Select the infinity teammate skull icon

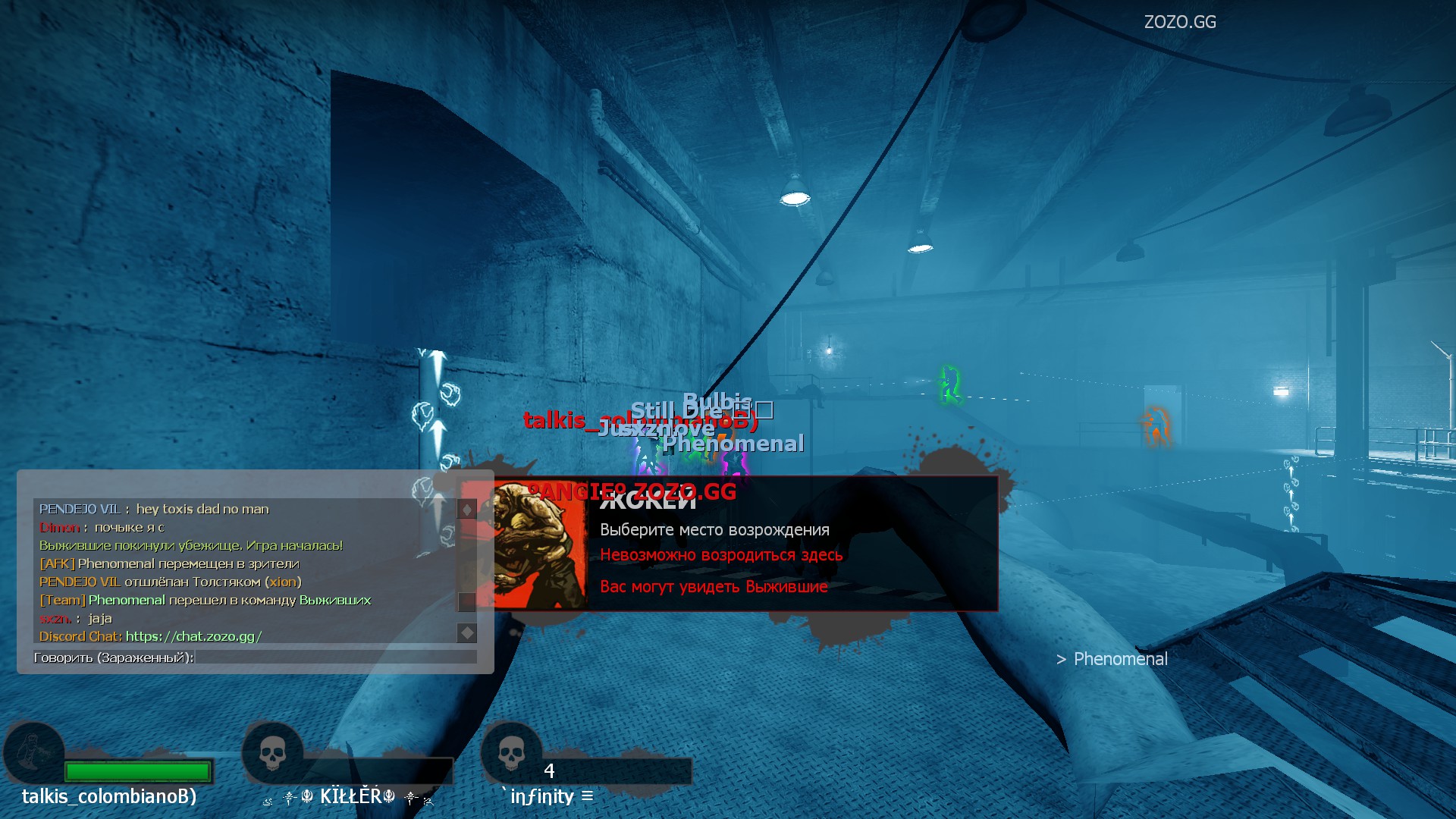511,753
